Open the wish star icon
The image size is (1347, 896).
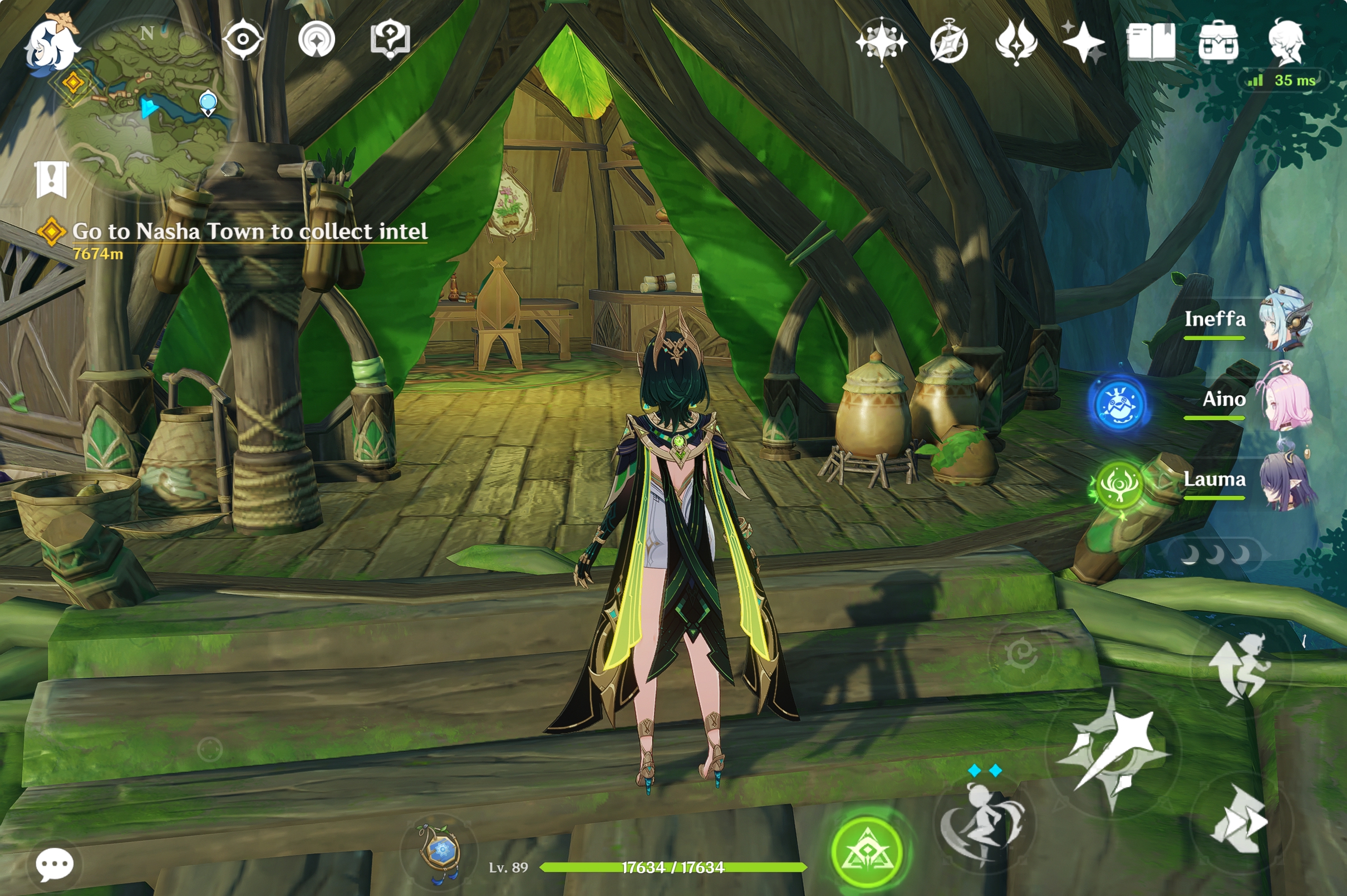click(x=1083, y=42)
